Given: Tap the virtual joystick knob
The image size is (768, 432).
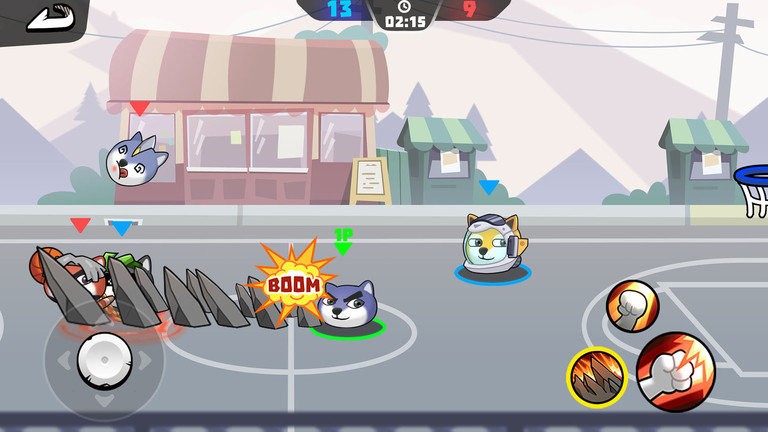Looking at the screenshot, I should click(104, 358).
